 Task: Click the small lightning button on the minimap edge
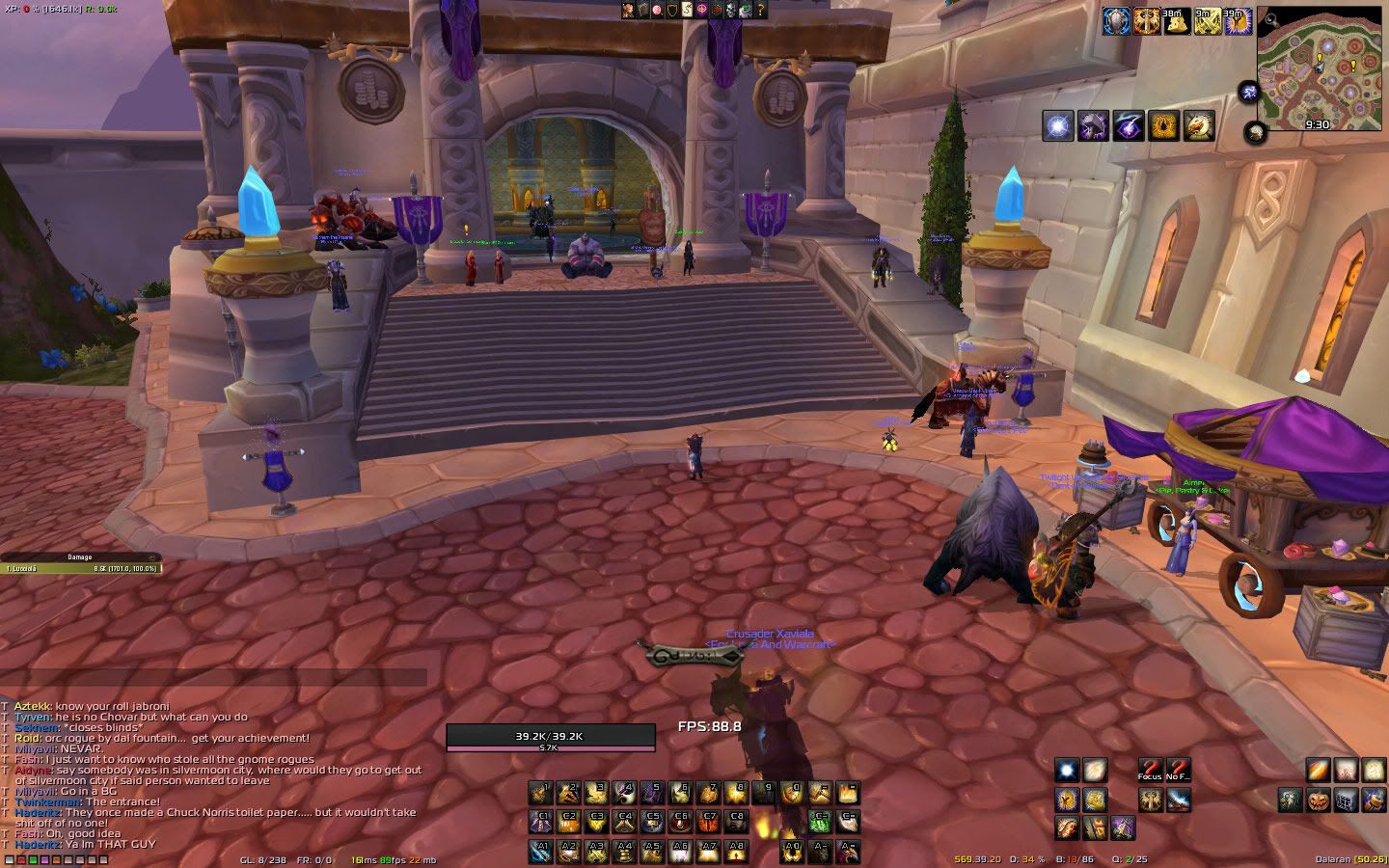(1248, 91)
